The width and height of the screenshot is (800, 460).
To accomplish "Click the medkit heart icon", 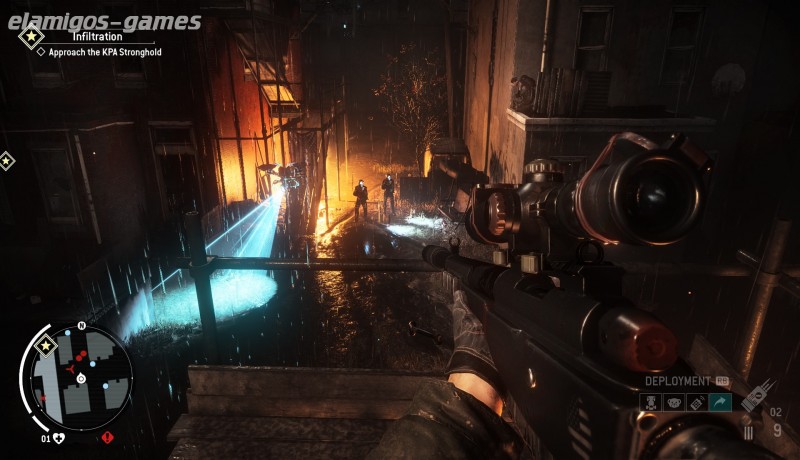I will (59, 437).
